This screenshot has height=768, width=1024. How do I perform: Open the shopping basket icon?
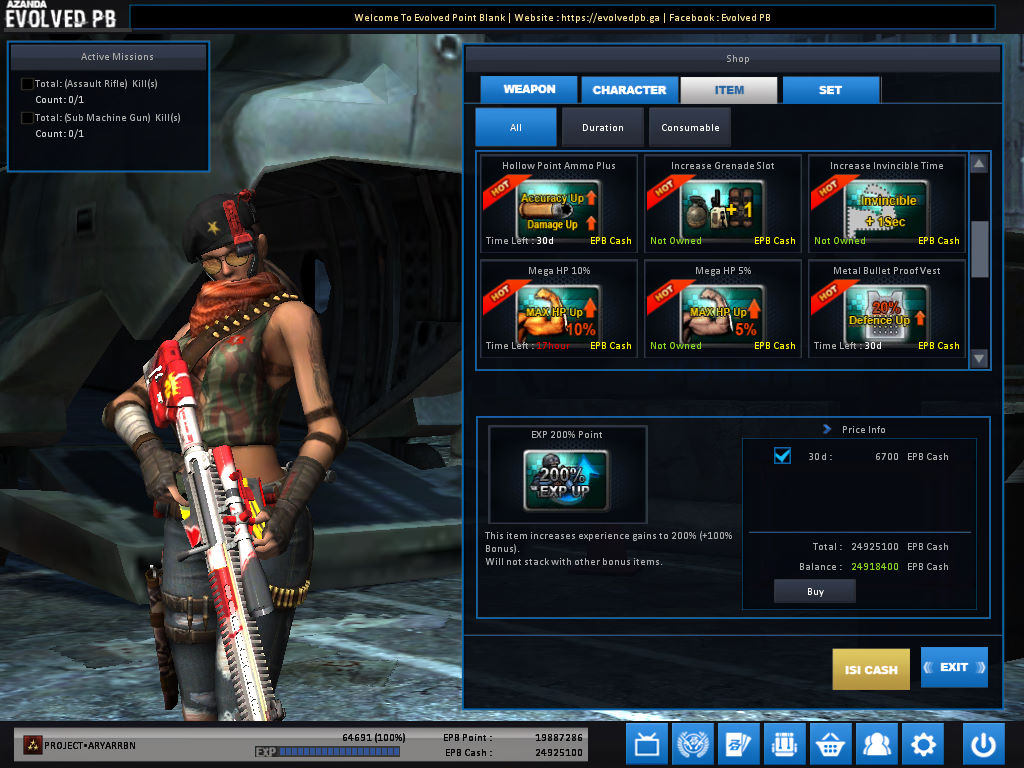click(830, 745)
